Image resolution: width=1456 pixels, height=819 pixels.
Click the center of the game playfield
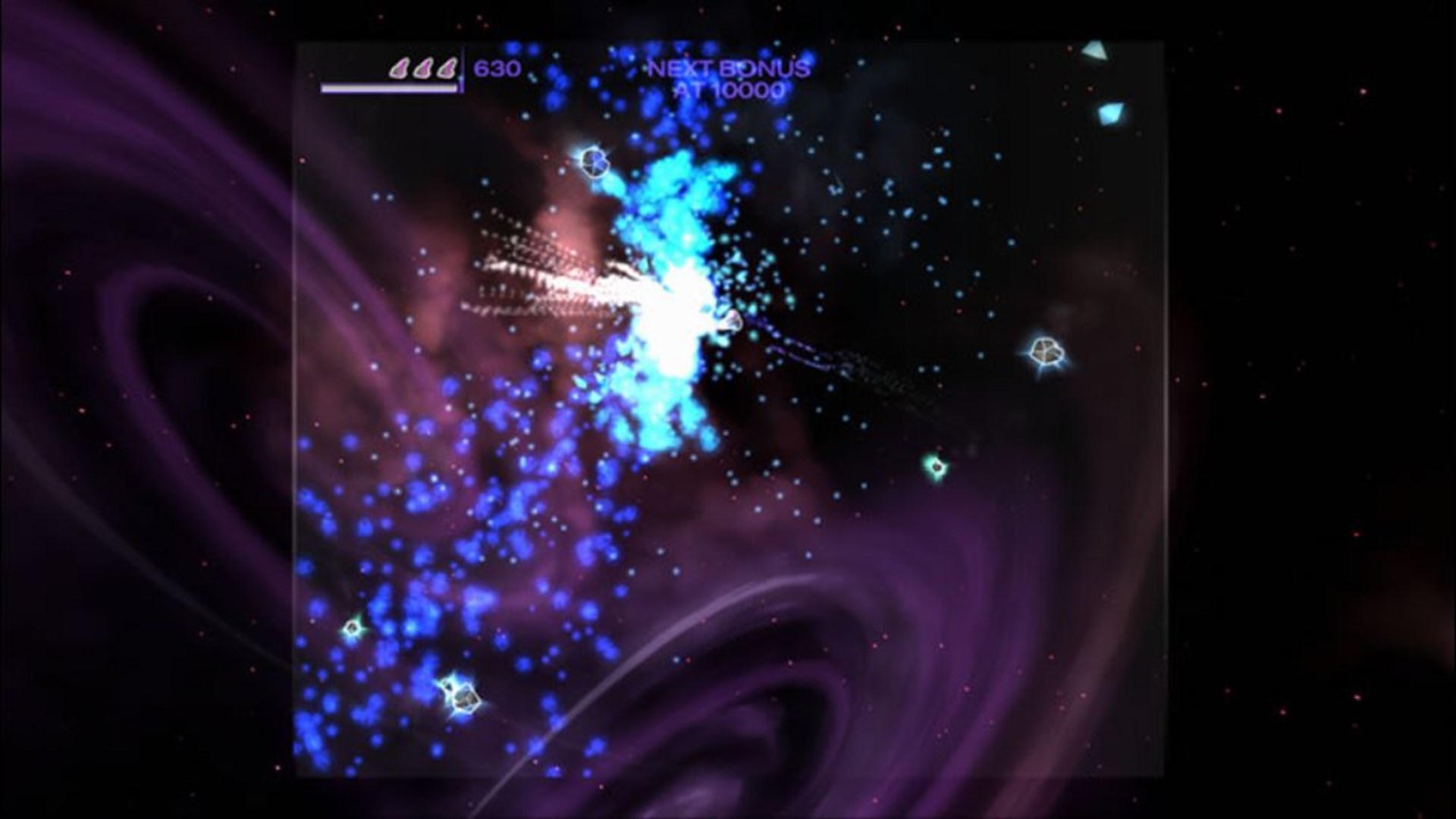(728, 409)
